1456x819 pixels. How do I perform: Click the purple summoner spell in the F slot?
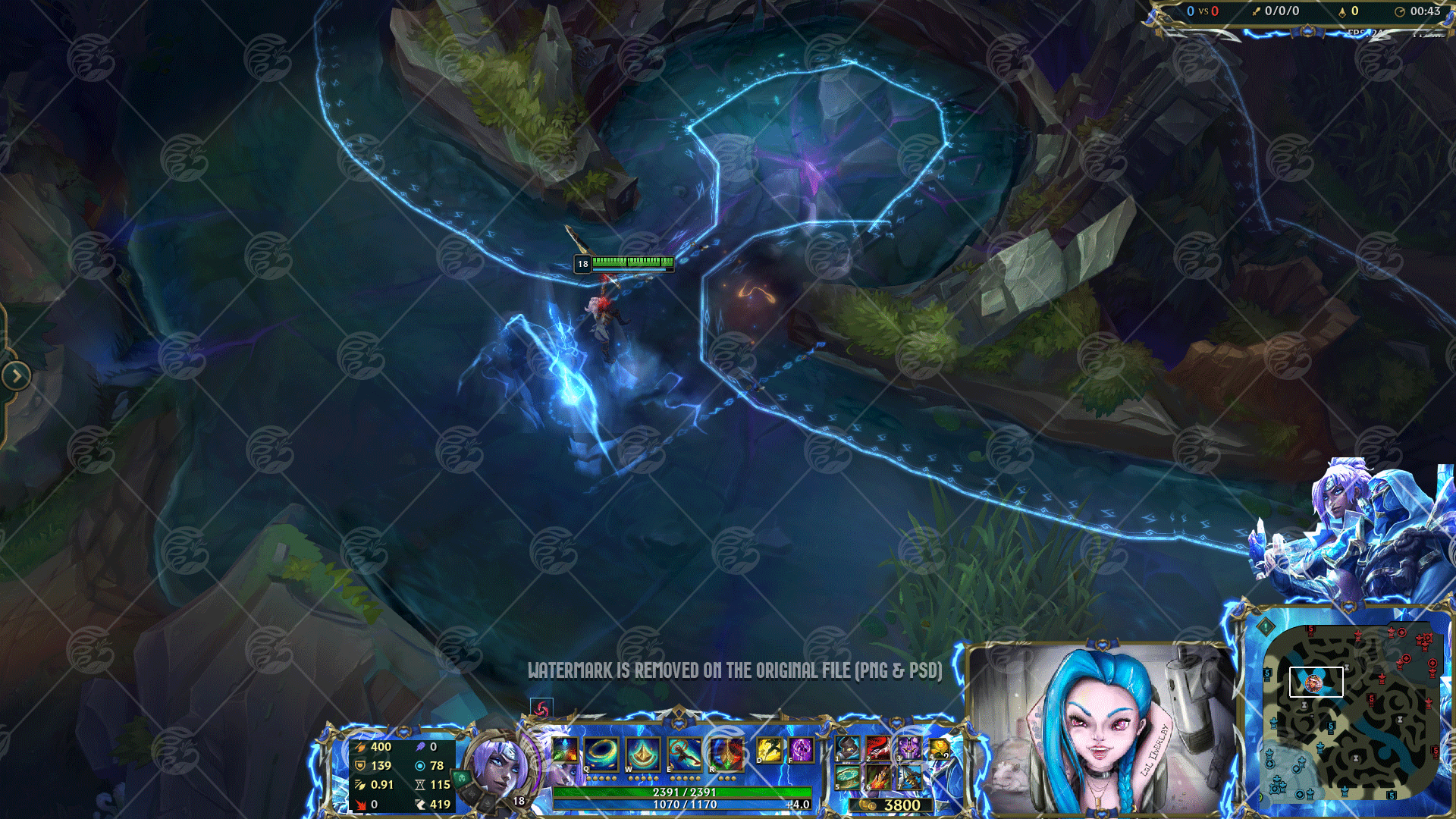click(800, 749)
